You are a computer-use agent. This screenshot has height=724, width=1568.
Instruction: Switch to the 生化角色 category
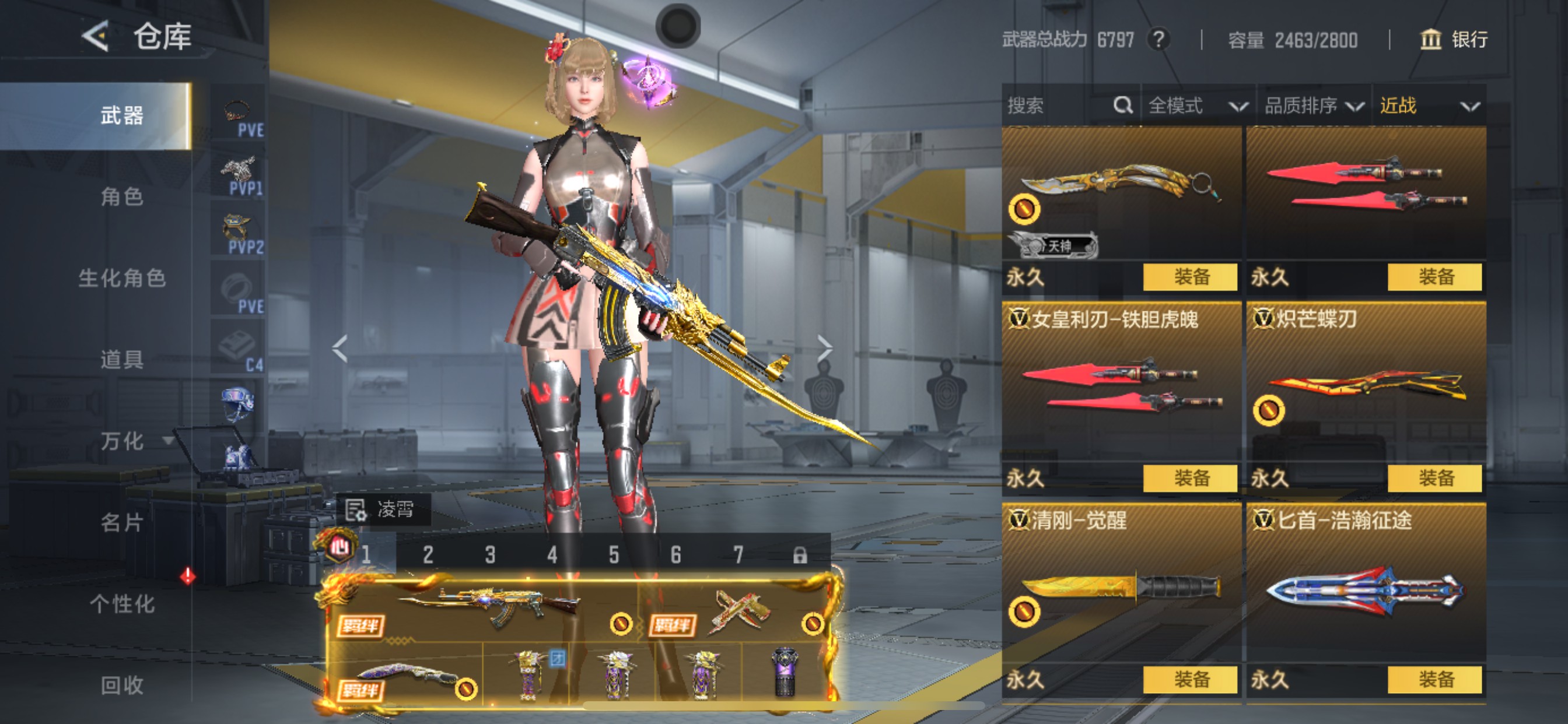coord(122,278)
